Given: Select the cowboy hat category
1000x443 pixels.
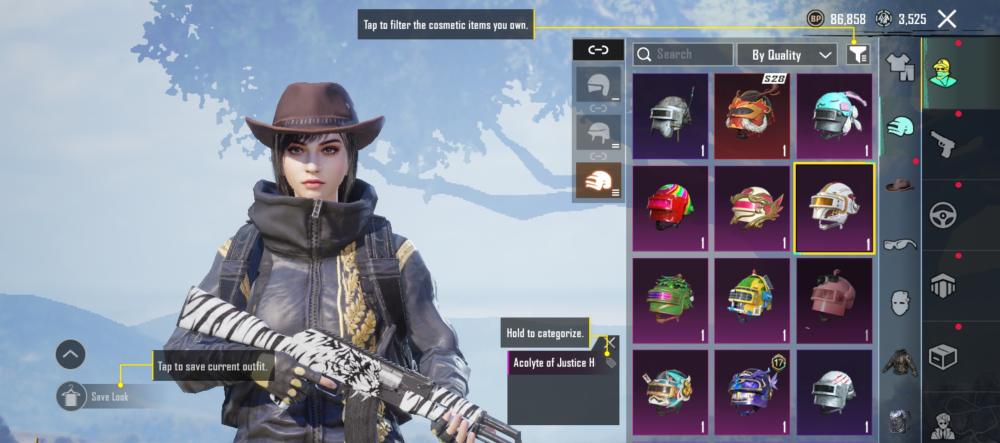Looking at the screenshot, I should (902, 186).
